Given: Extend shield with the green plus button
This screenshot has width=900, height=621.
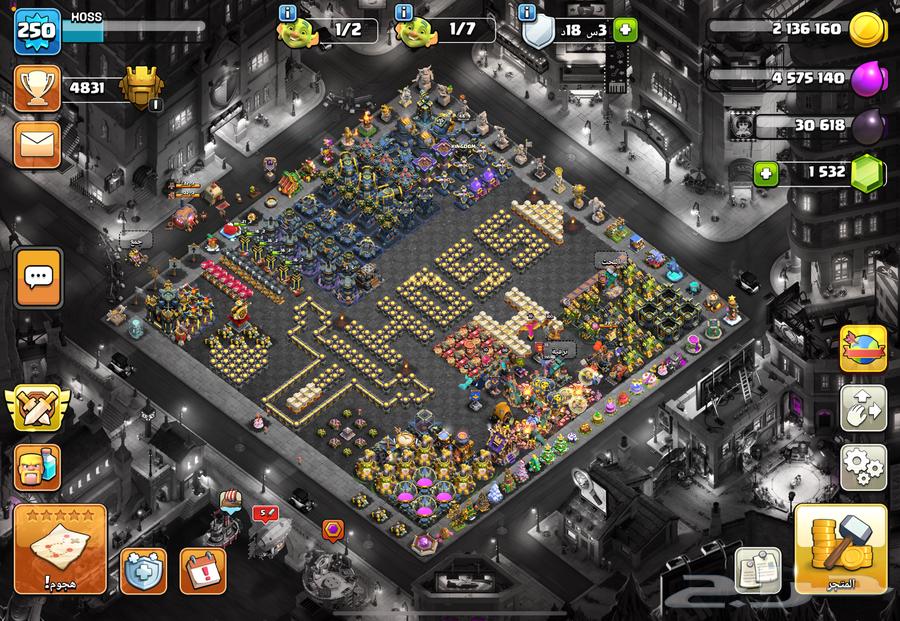Looking at the screenshot, I should (x=625, y=29).
